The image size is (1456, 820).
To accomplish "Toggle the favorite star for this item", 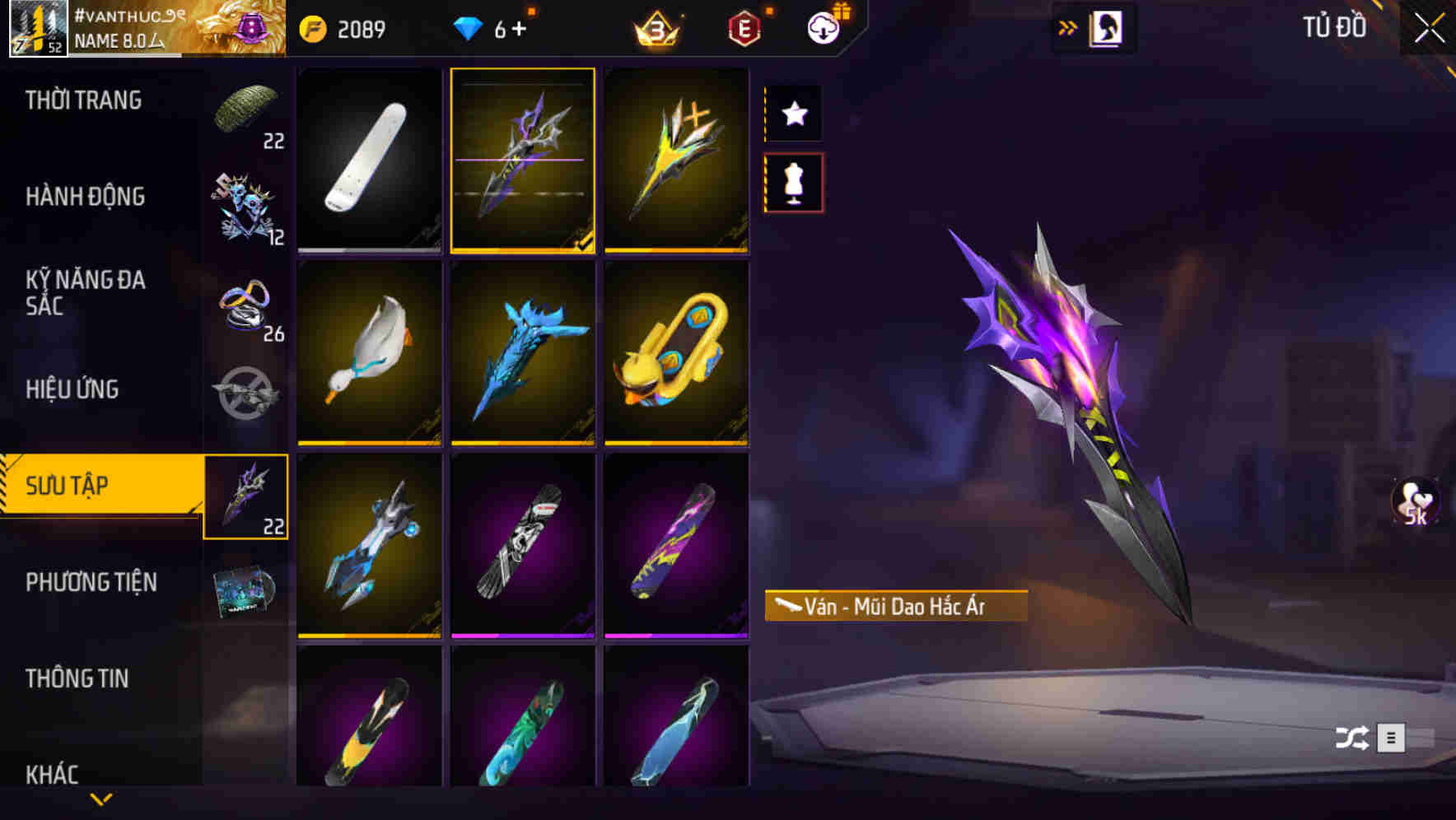I will (x=793, y=114).
